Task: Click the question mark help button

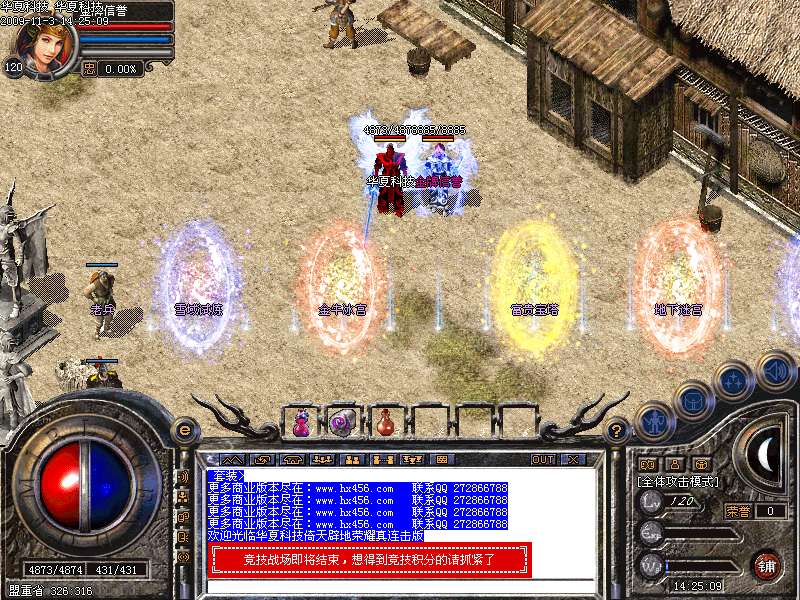Action: 617,431
